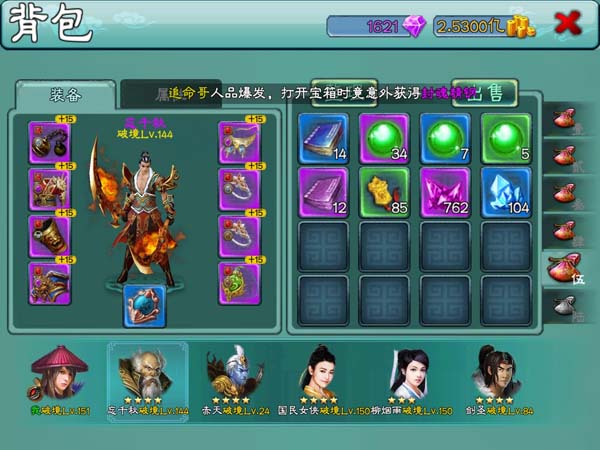This screenshot has height=450, width=600.
Task: Open the grey locked pouch bag tab
Action: pyautogui.click(x=563, y=304)
